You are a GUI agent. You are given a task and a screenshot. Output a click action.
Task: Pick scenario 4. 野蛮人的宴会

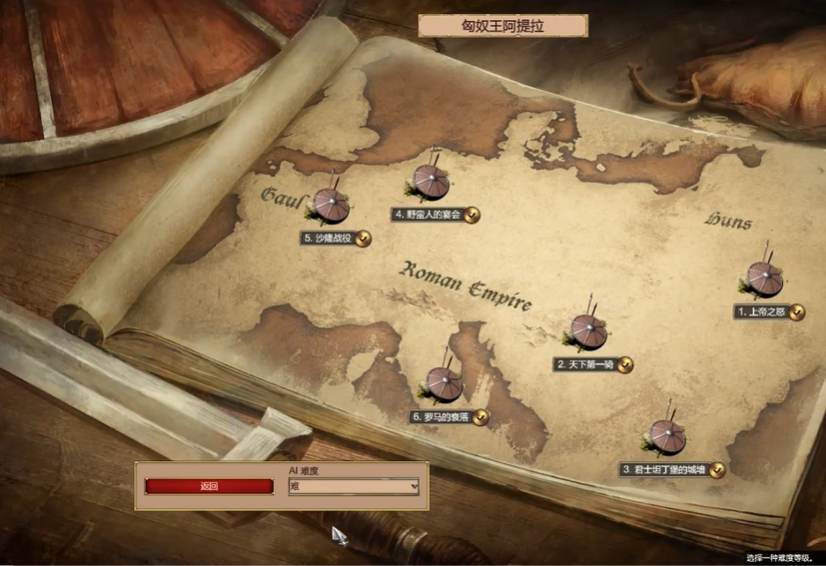(431, 183)
